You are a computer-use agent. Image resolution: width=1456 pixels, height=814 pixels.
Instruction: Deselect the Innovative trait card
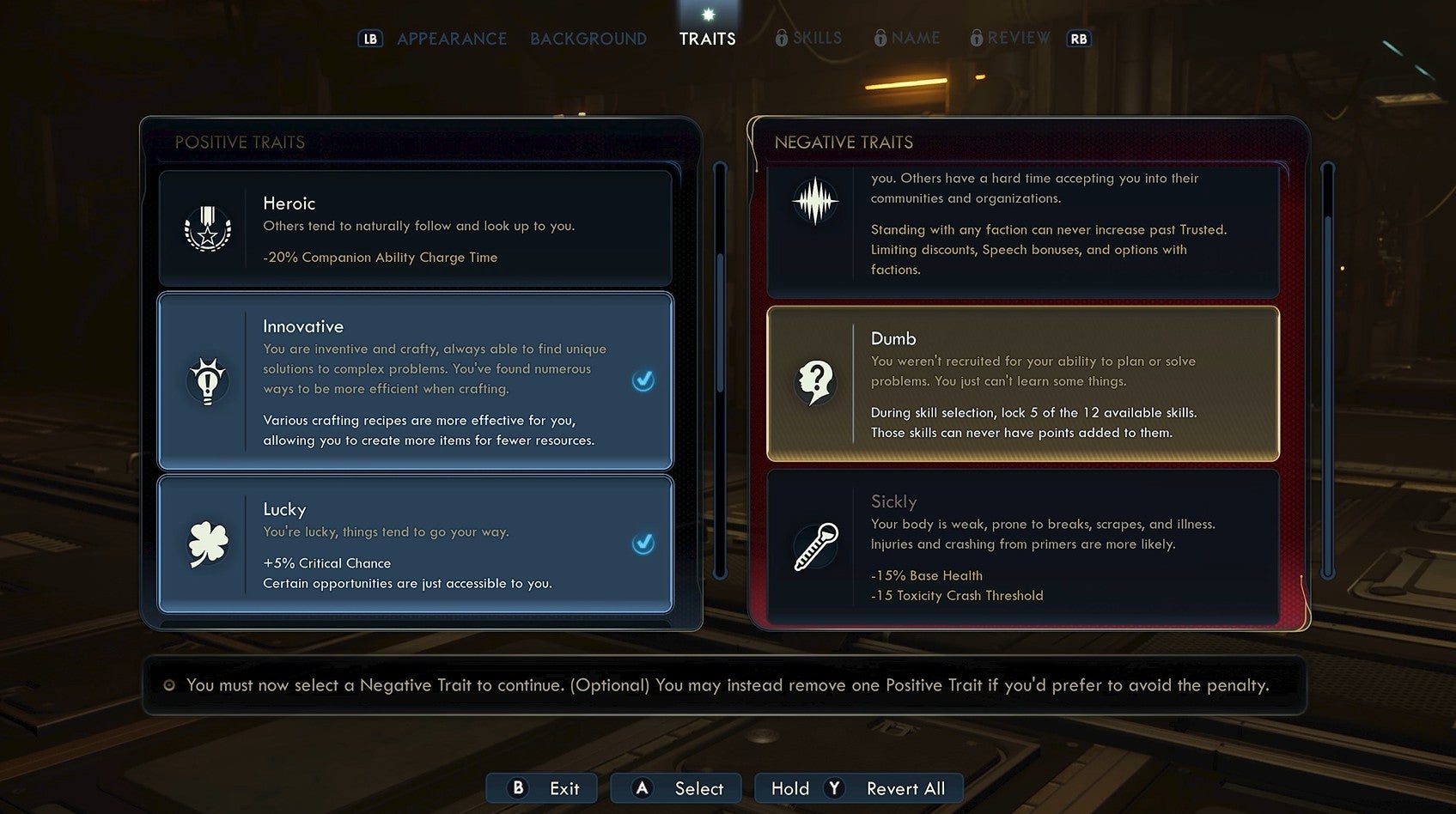415,381
